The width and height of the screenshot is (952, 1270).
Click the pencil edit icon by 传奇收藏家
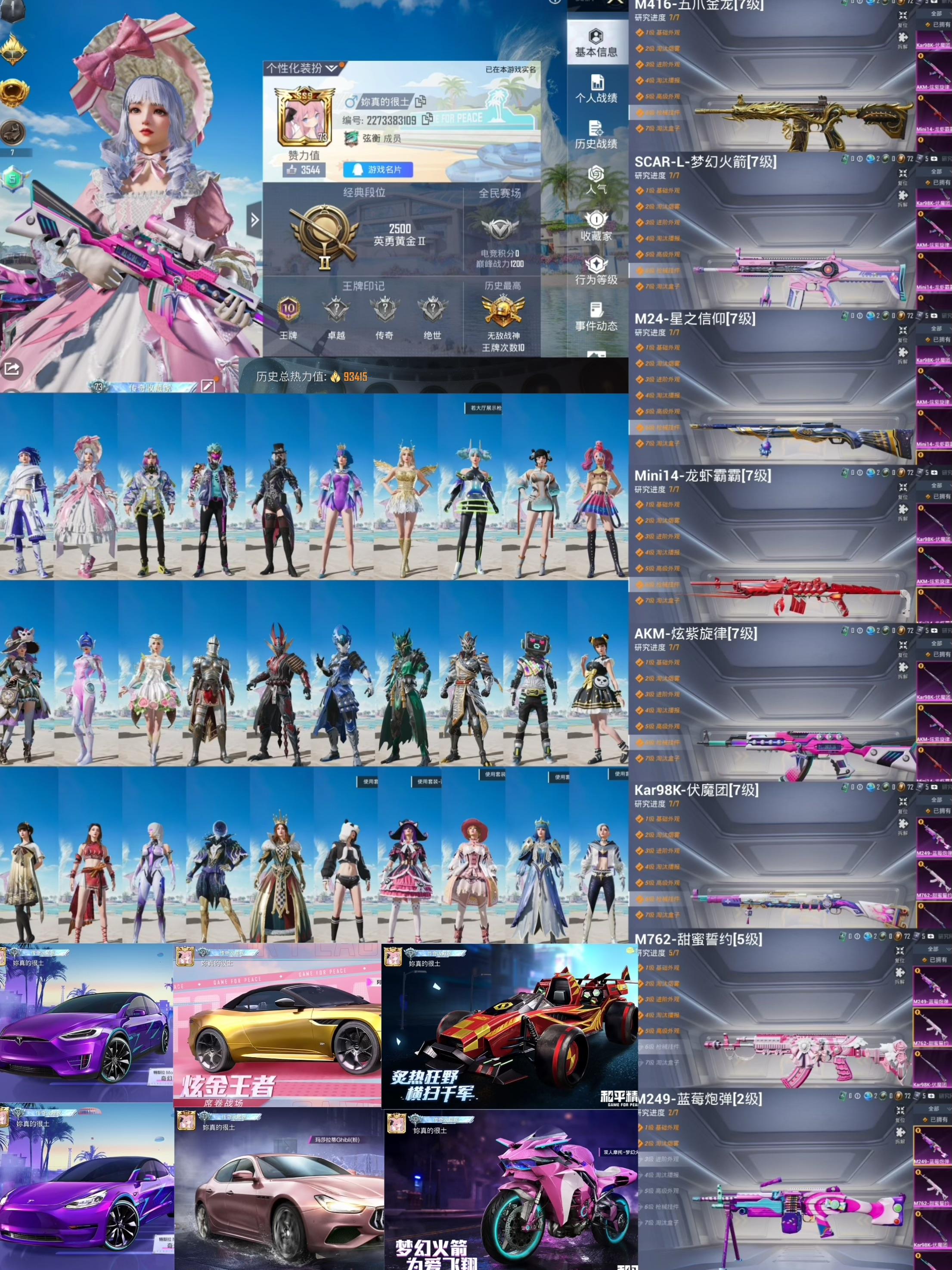tap(208, 385)
